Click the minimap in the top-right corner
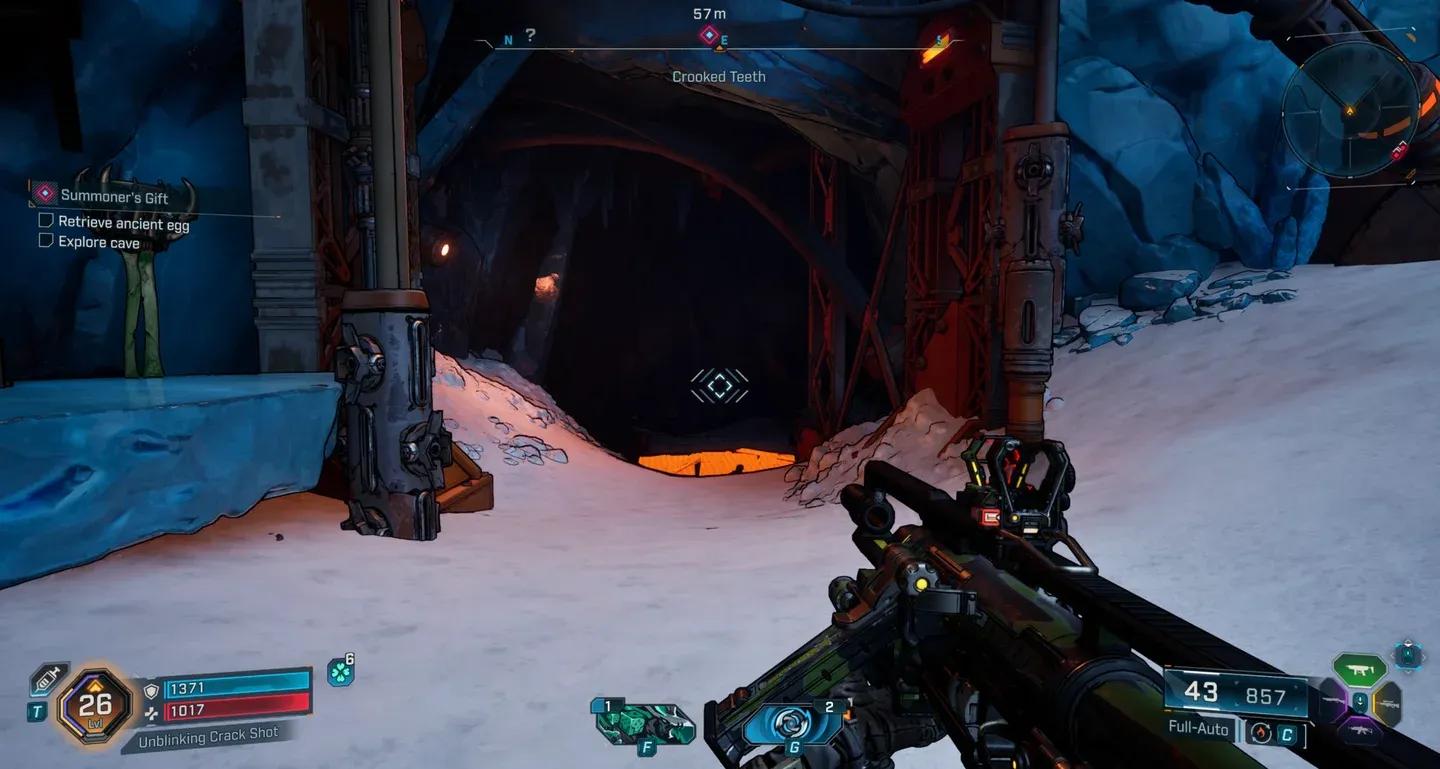1440x769 pixels. click(x=1352, y=110)
